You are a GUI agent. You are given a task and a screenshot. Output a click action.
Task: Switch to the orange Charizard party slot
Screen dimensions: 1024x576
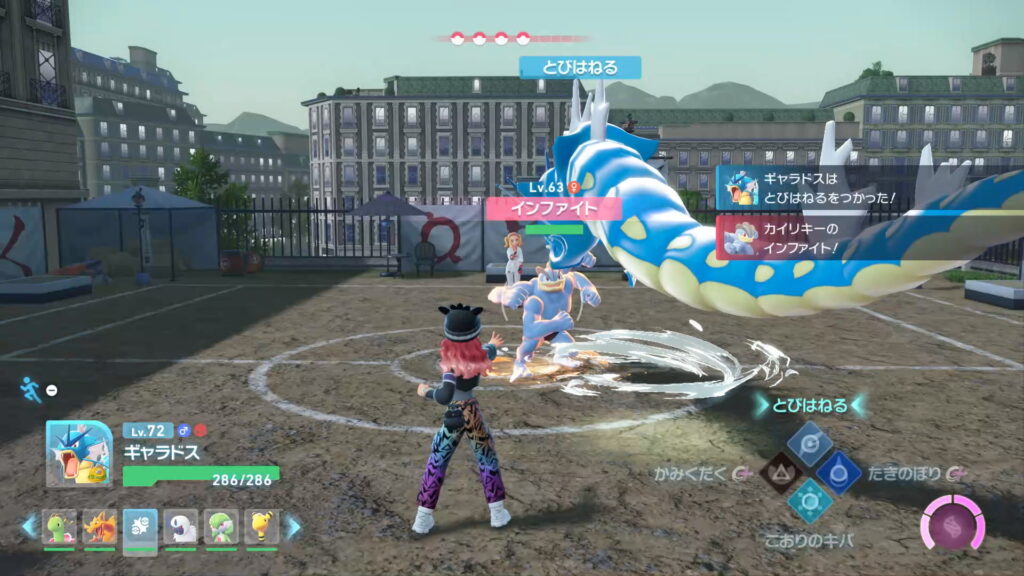point(100,526)
